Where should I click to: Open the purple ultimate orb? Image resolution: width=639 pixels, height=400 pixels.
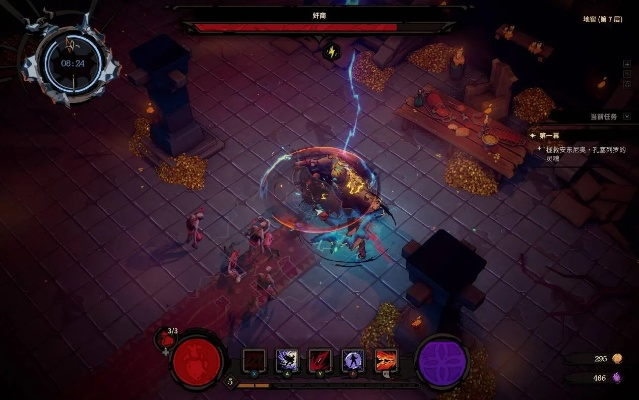pyautogui.click(x=442, y=361)
